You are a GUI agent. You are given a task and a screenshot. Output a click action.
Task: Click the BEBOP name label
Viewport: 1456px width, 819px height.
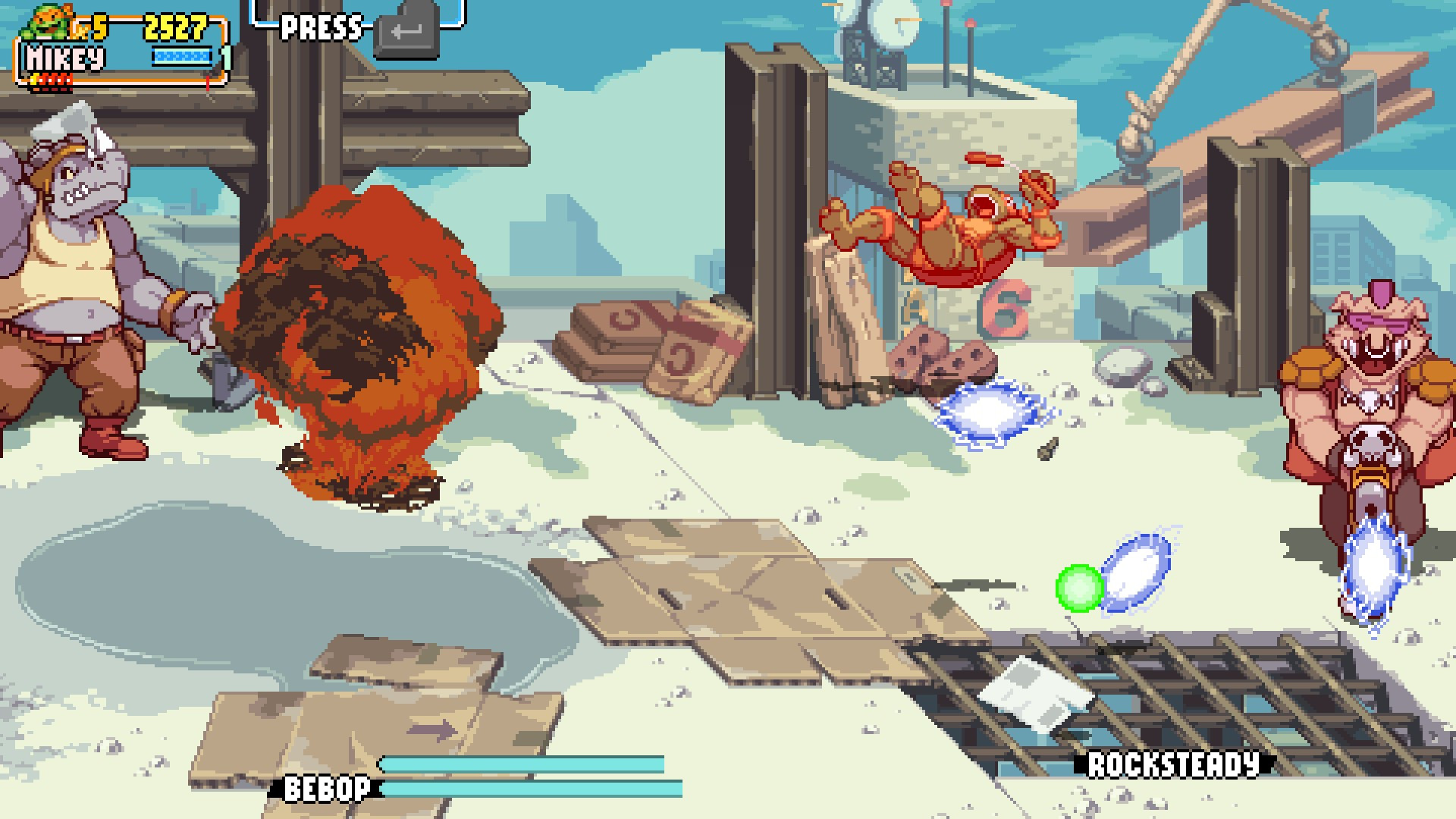pyautogui.click(x=328, y=789)
